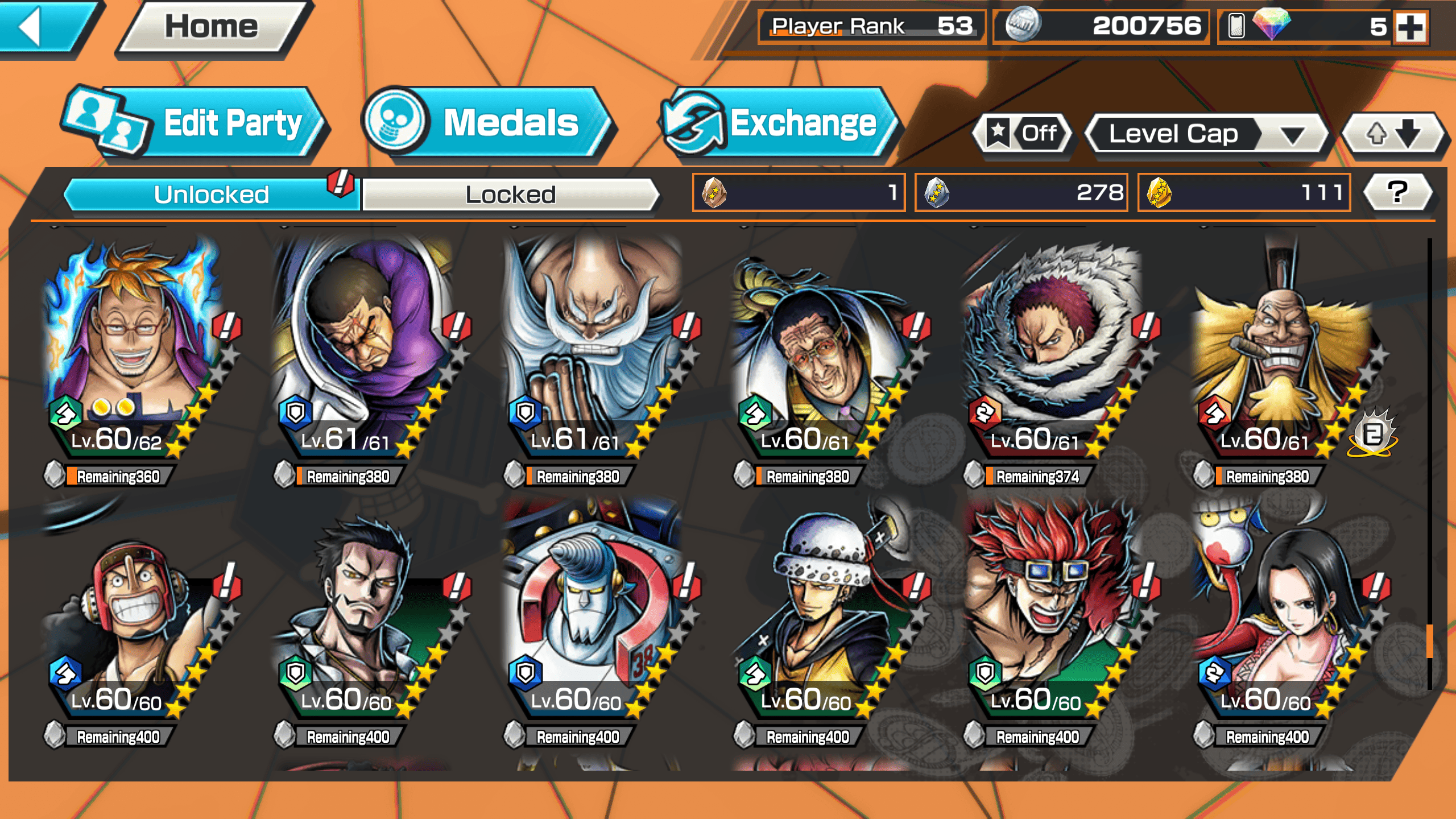
Task: Open the Level Cap sort dropdown
Action: tap(1206, 134)
